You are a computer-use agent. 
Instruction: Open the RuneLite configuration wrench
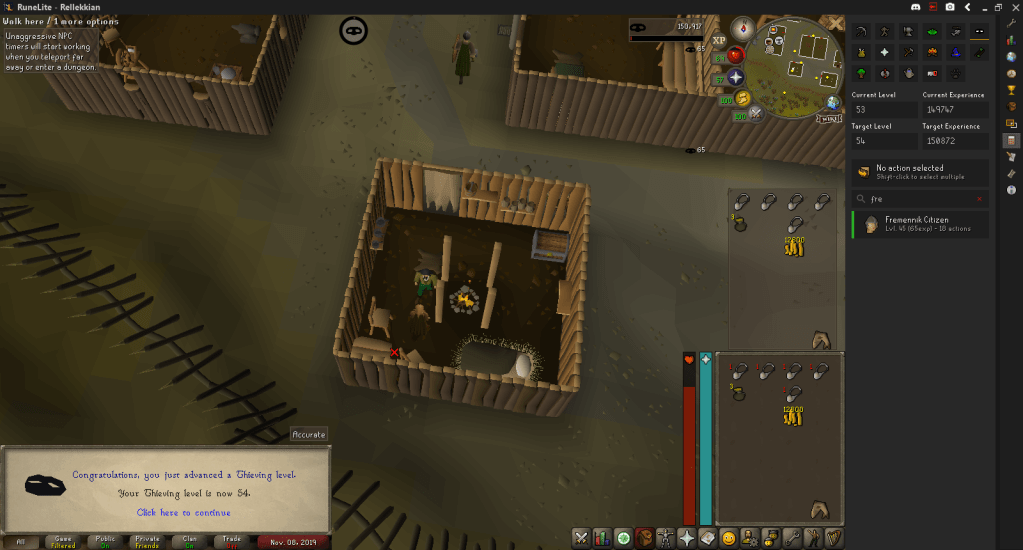click(1011, 21)
